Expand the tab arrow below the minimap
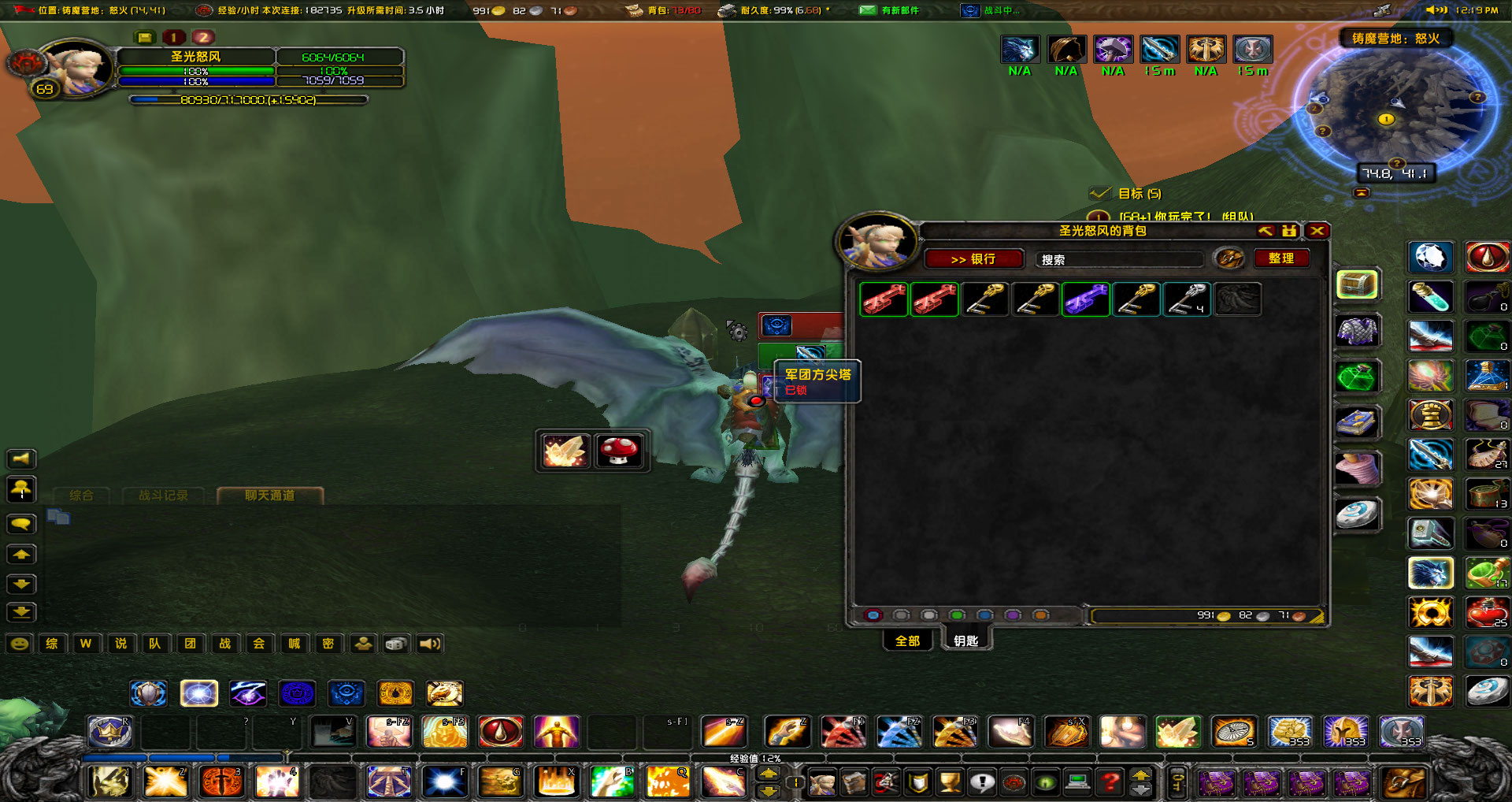 pos(1360,191)
